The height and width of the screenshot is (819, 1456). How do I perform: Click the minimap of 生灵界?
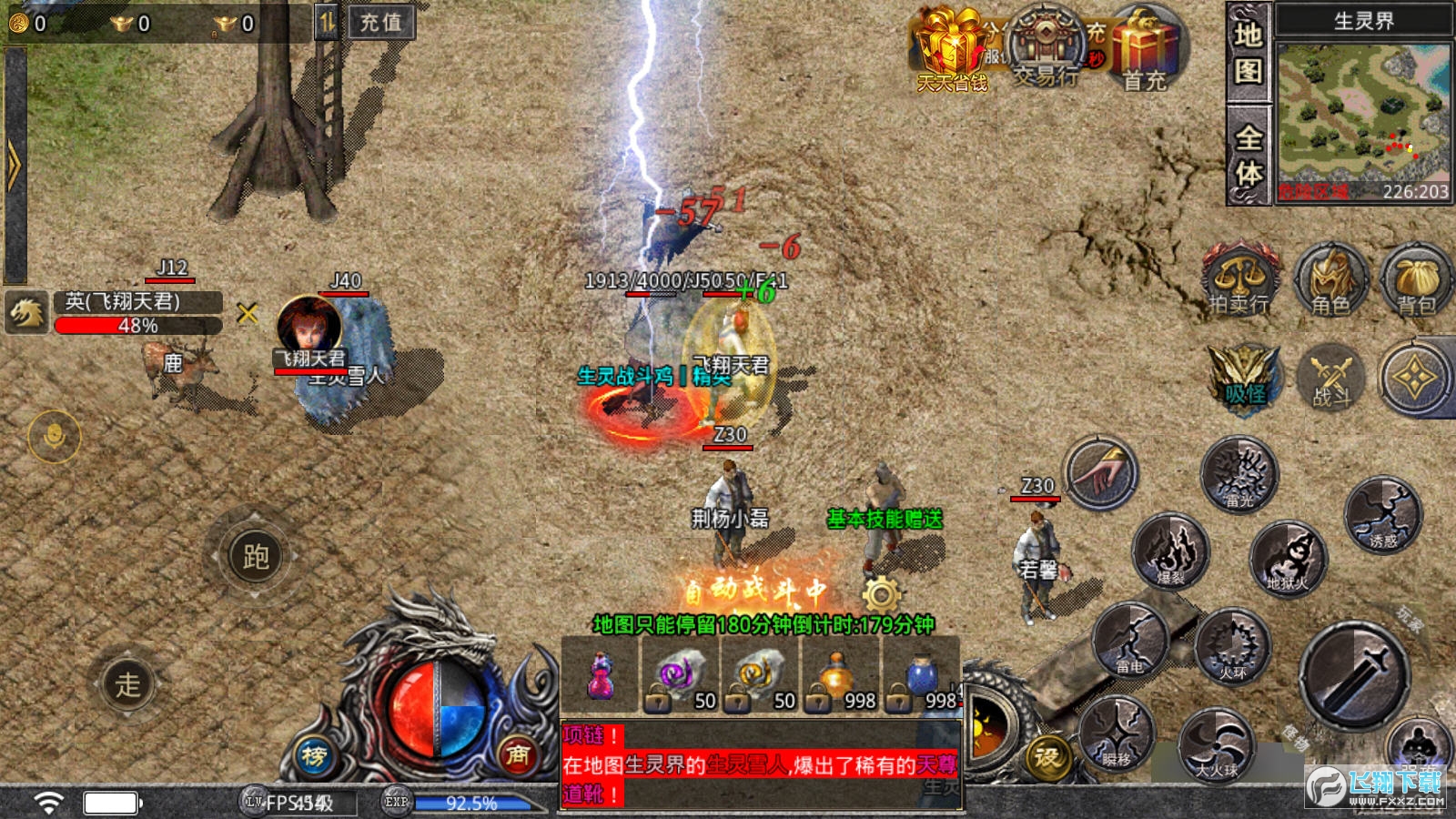pyautogui.click(x=1362, y=113)
